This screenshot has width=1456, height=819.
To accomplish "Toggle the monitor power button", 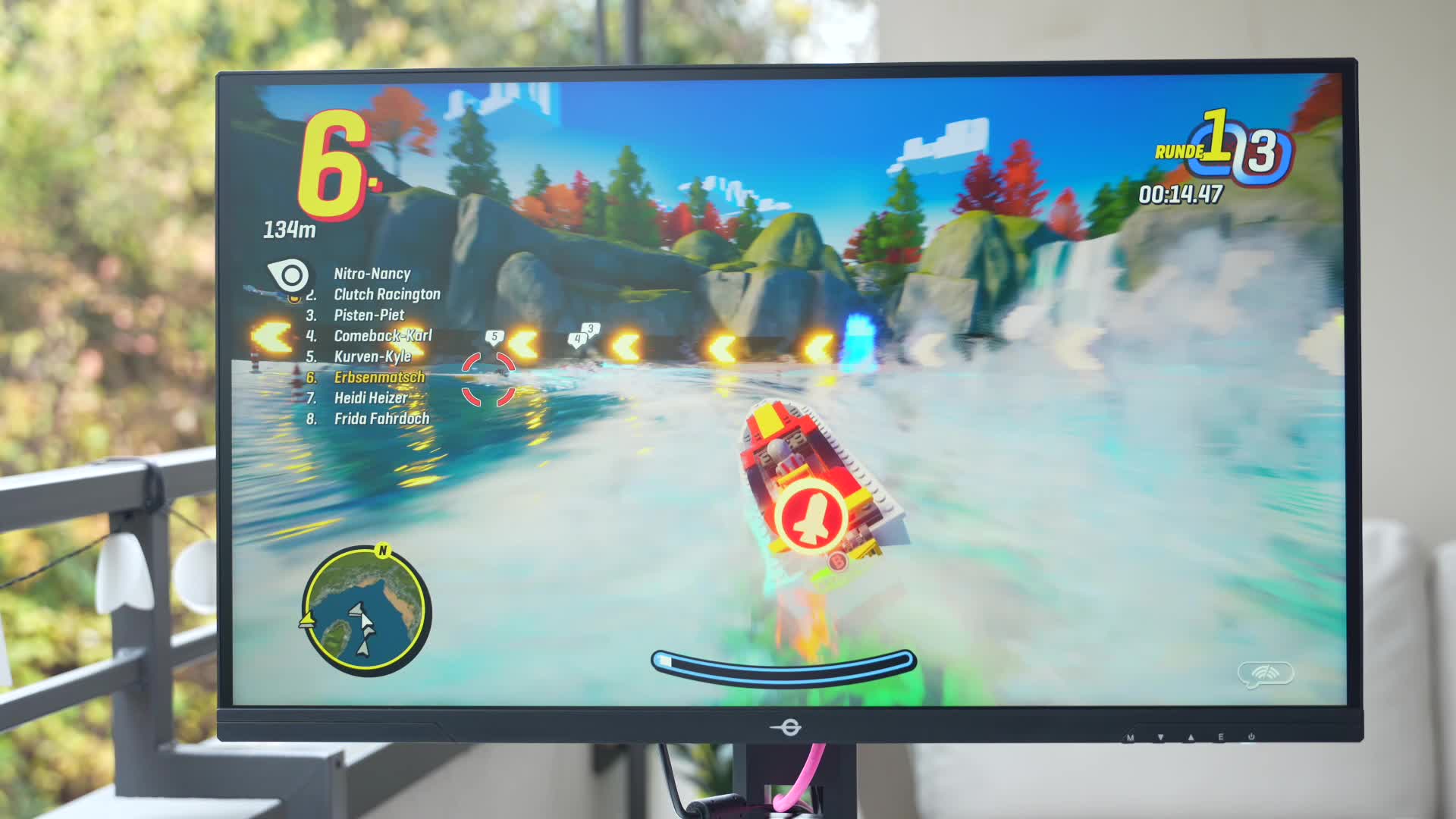I will [x=1253, y=735].
